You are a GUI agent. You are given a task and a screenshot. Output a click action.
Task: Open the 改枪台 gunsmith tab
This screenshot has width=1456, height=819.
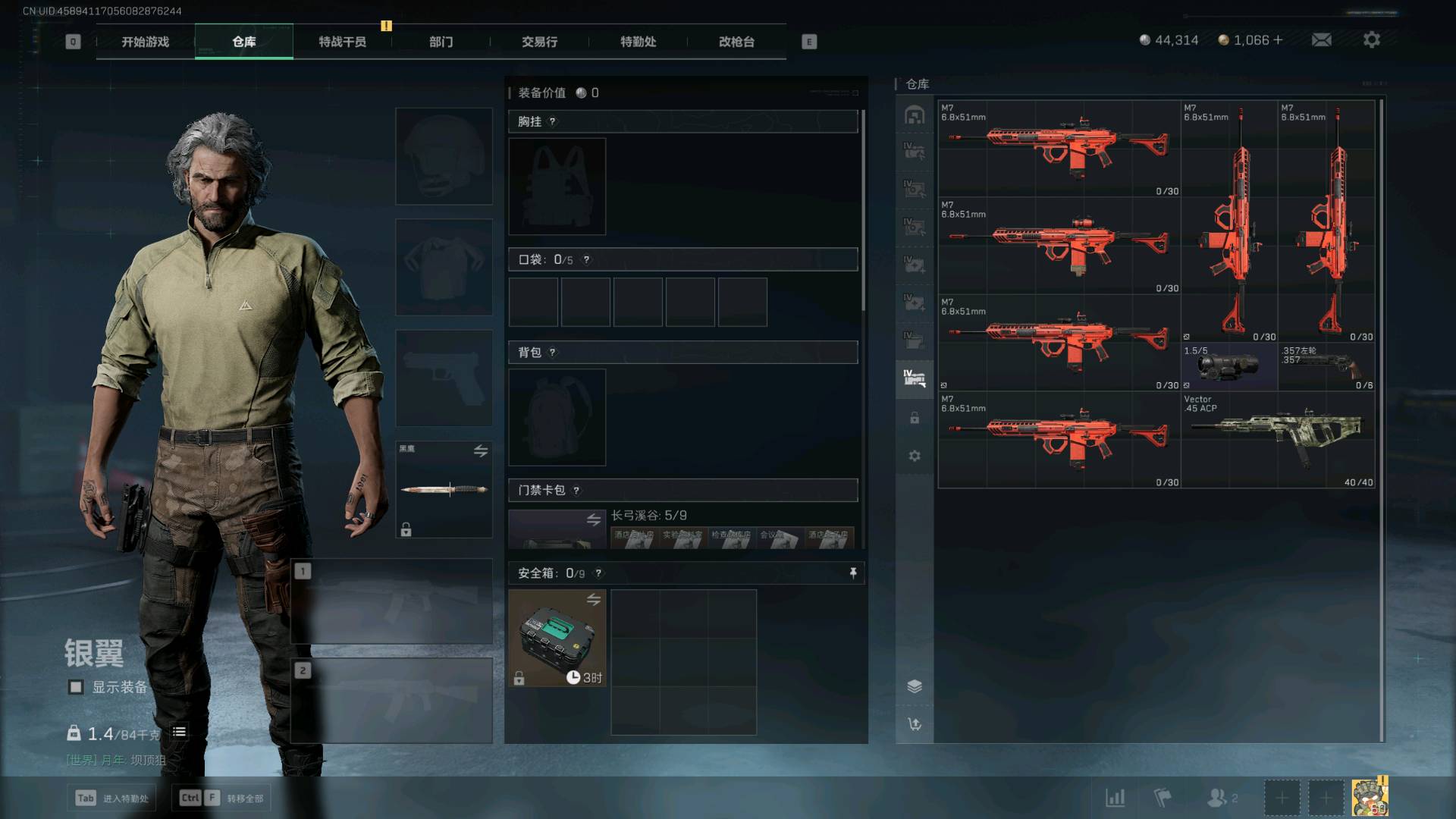pos(736,42)
